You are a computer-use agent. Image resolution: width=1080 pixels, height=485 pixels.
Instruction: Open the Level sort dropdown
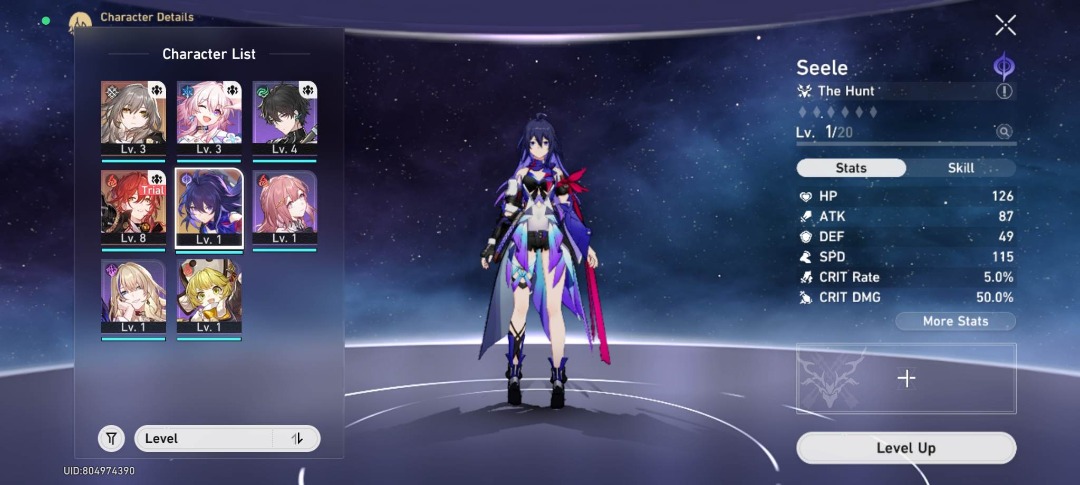(205, 438)
